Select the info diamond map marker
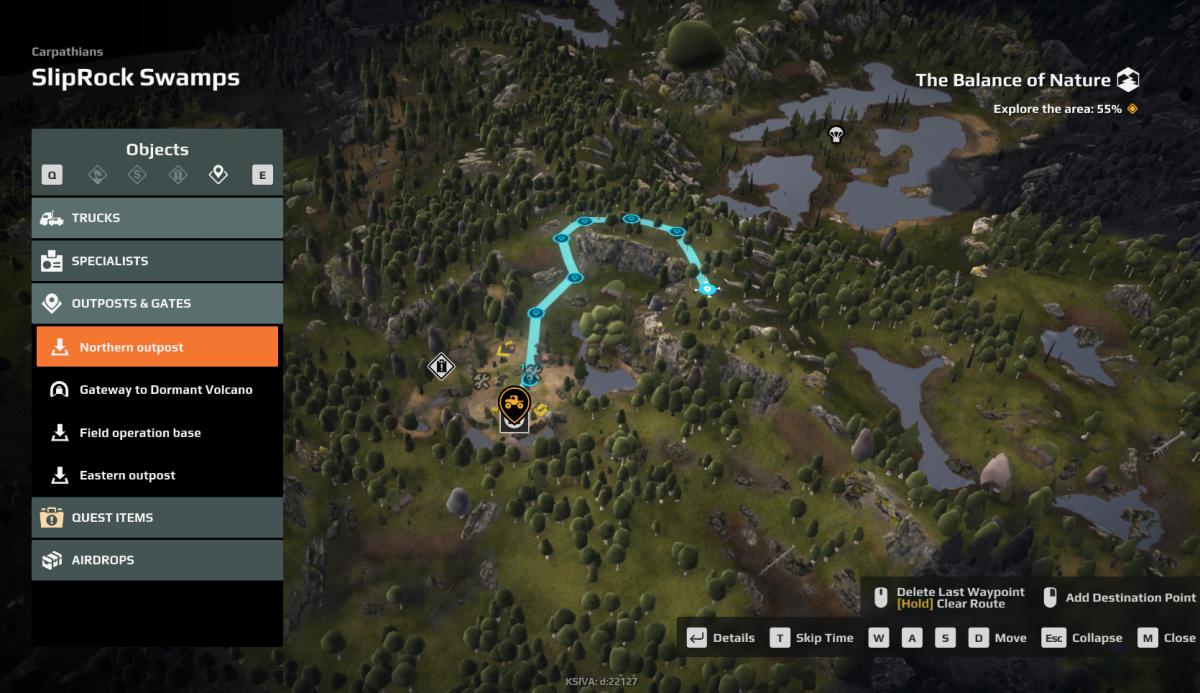 tap(440, 366)
